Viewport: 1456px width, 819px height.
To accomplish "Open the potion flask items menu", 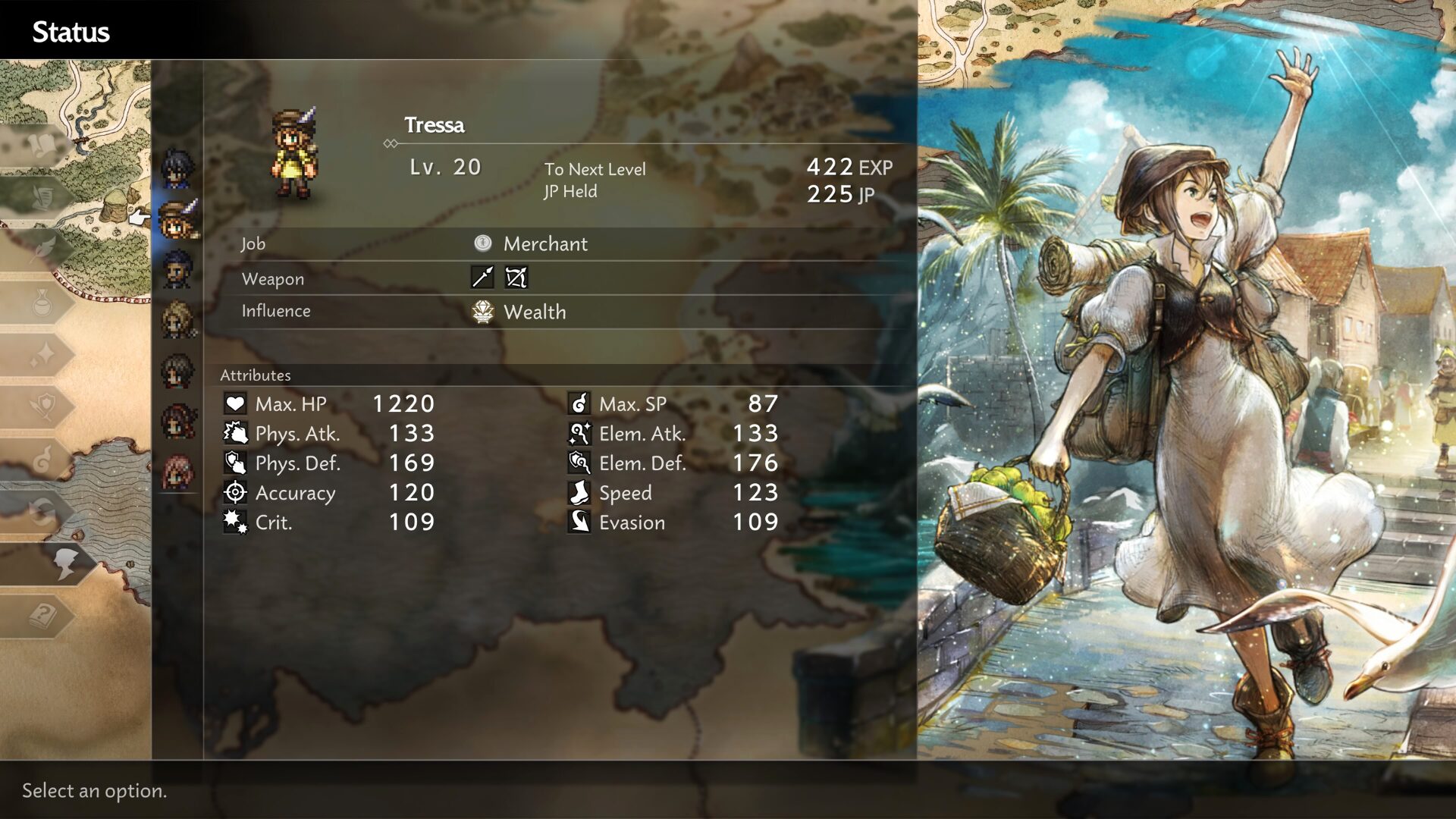I will point(42,303).
